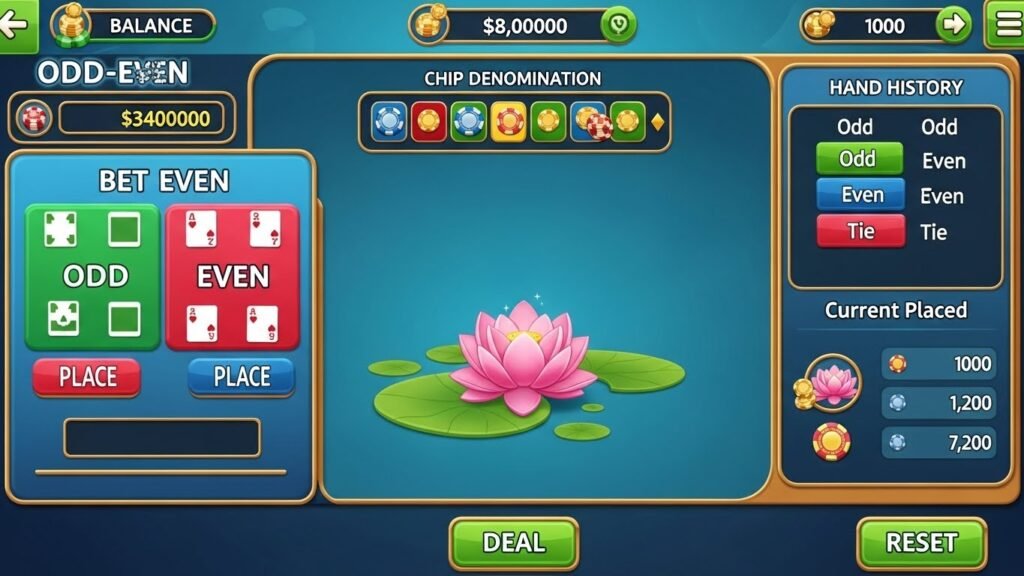Click the green arrow beside 1000
The height and width of the screenshot is (576, 1024).
(955, 25)
